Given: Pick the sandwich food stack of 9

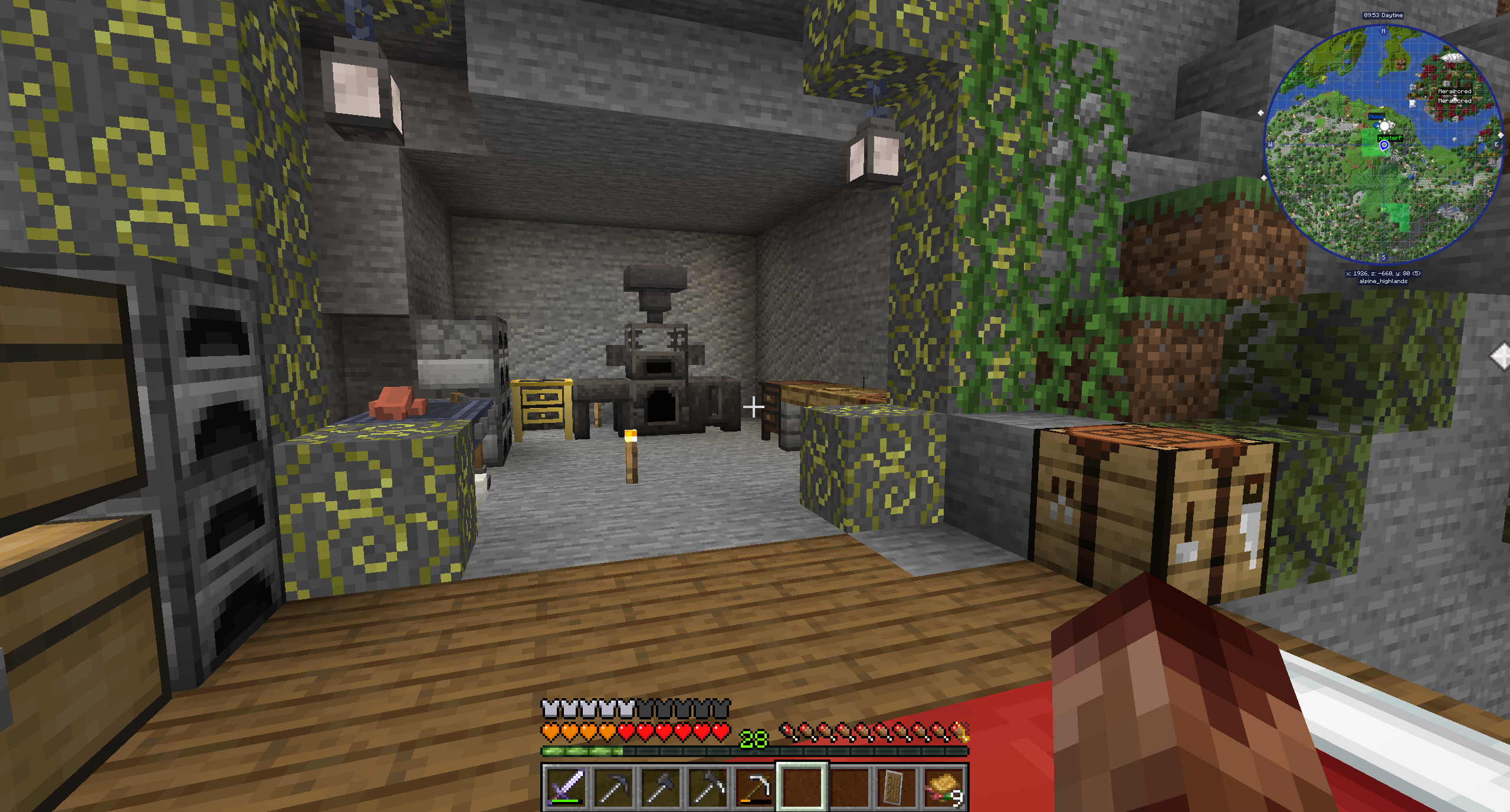Looking at the screenshot, I should coord(943,787).
